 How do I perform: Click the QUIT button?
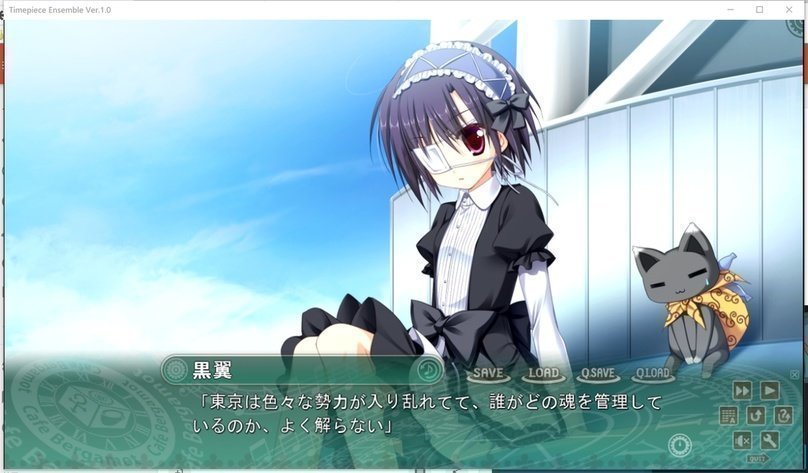click(x=757, y=459)
